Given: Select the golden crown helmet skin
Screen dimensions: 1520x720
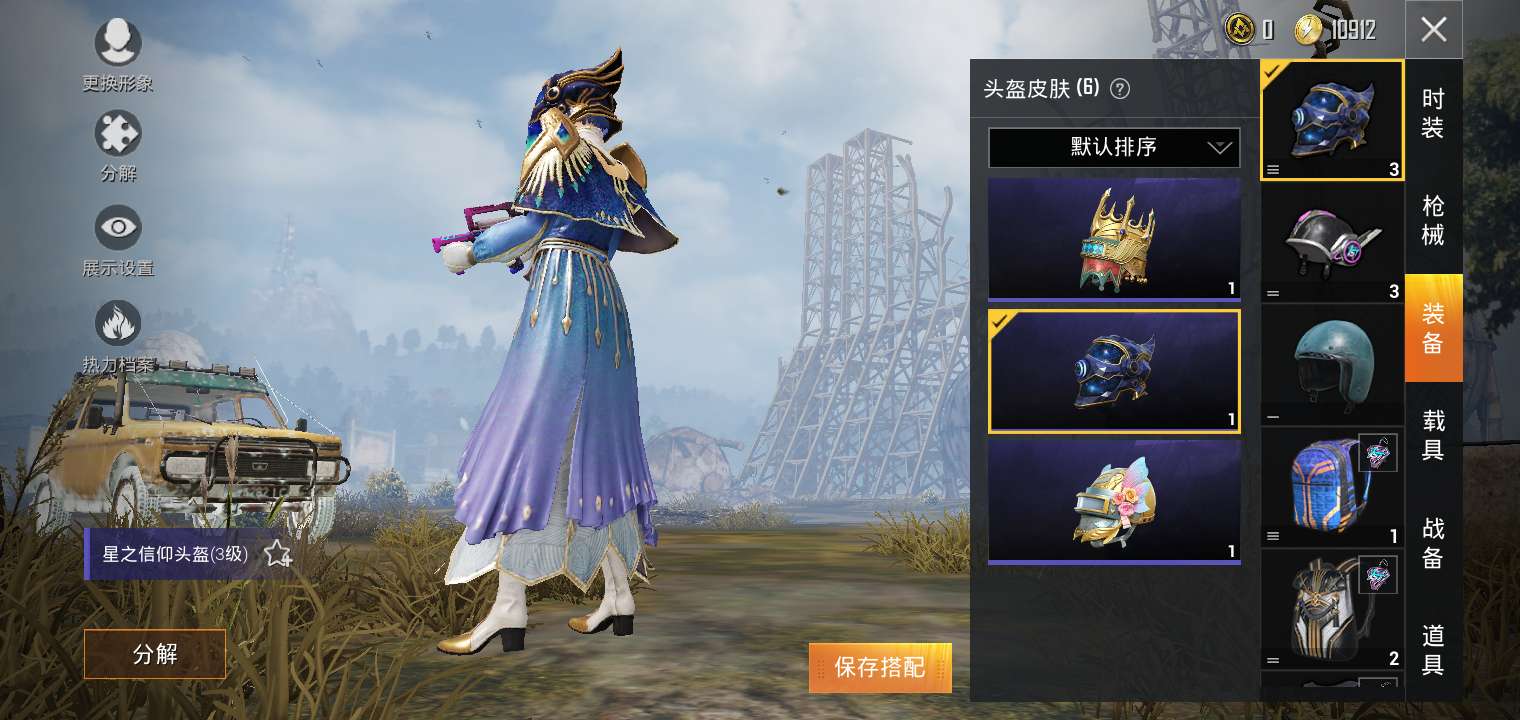Looking at the screenshot, I should [1114, 239].
